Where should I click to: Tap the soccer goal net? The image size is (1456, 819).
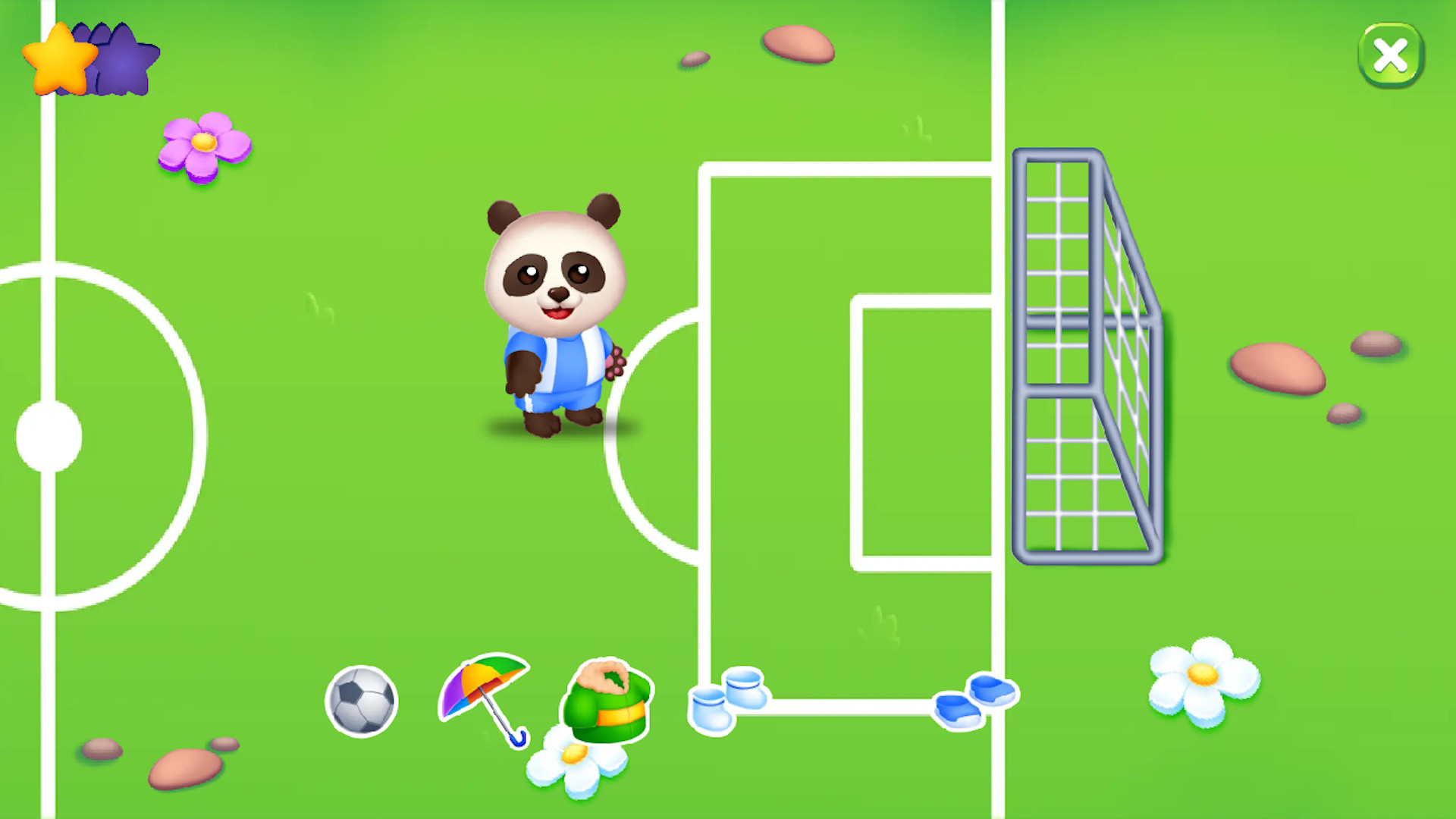(1088, 356)
